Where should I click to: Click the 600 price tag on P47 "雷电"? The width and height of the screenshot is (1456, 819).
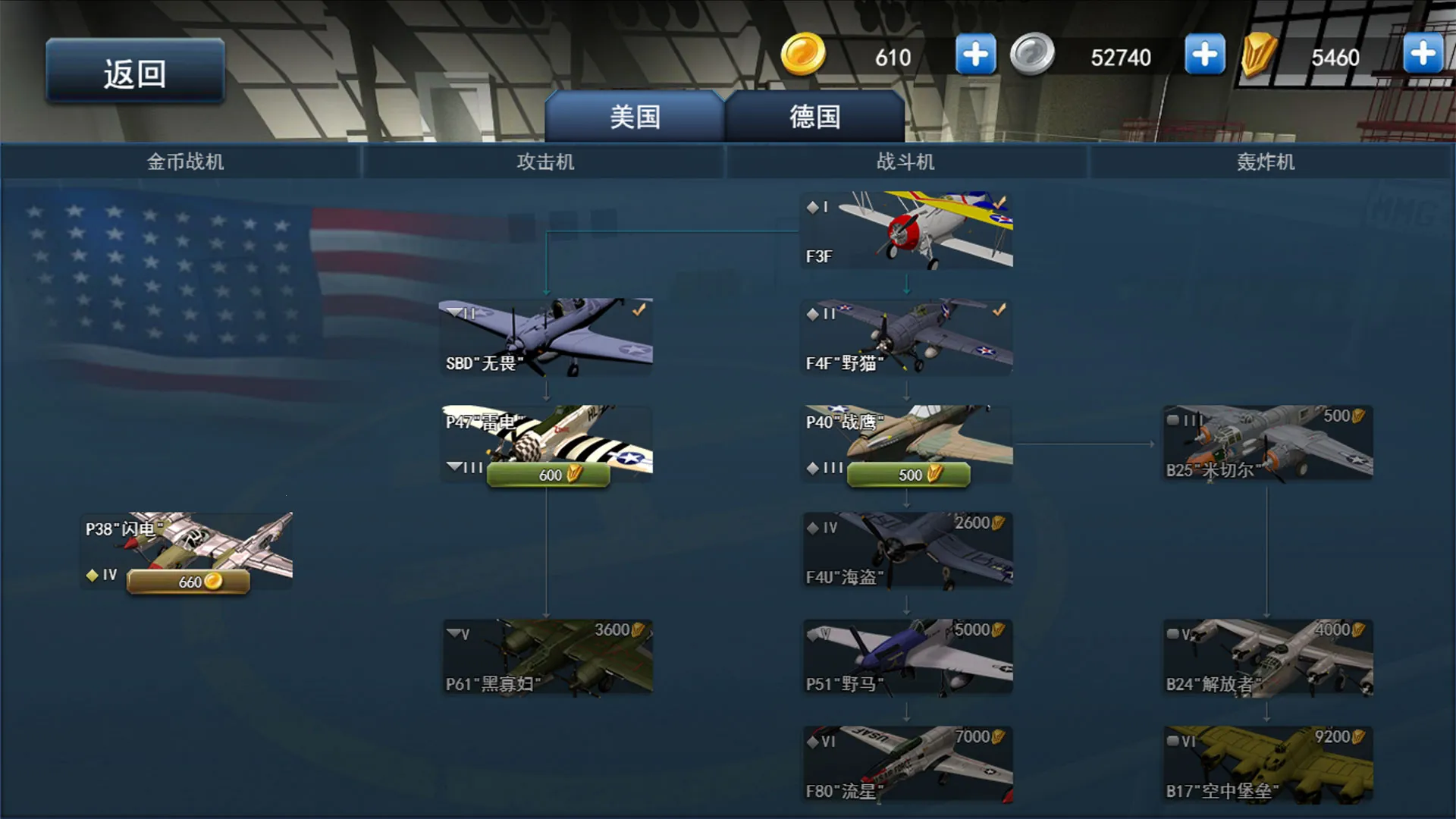pos(548,474)
